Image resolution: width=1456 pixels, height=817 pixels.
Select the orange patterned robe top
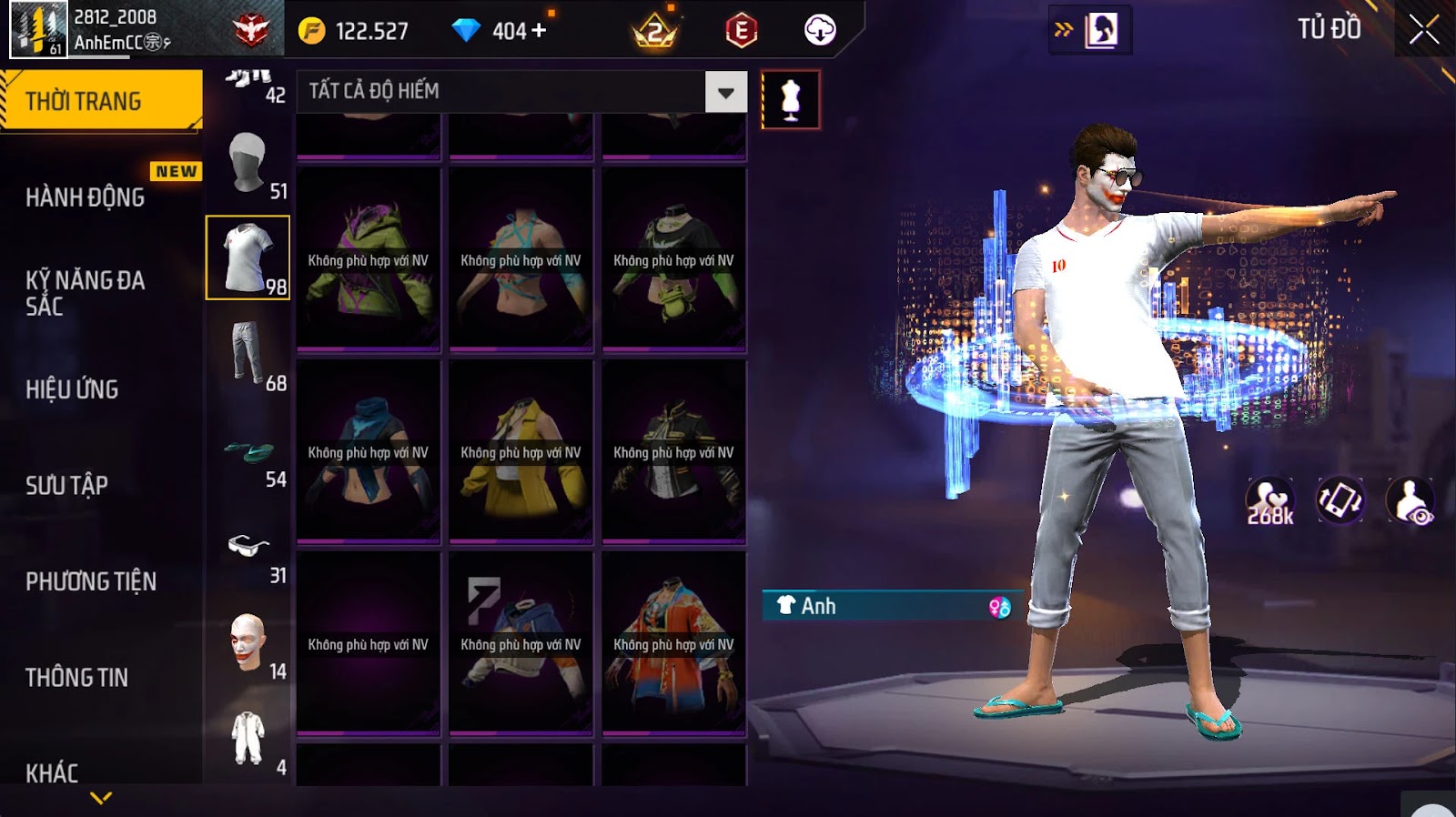pyautogui.click(x=673, y=644)
